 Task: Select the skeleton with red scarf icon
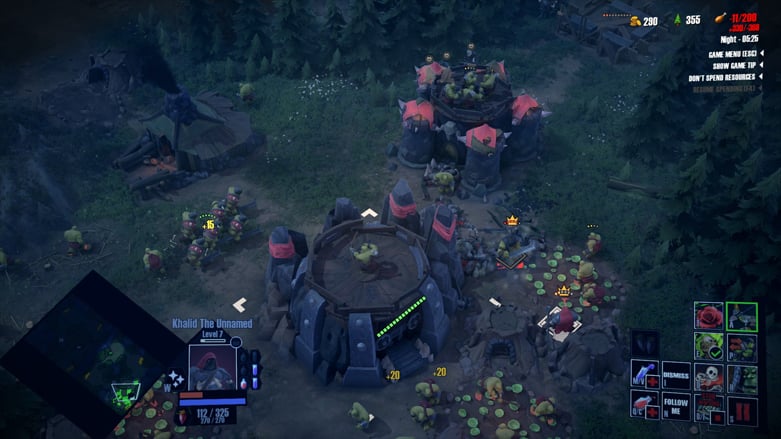[x=709, y=378]
